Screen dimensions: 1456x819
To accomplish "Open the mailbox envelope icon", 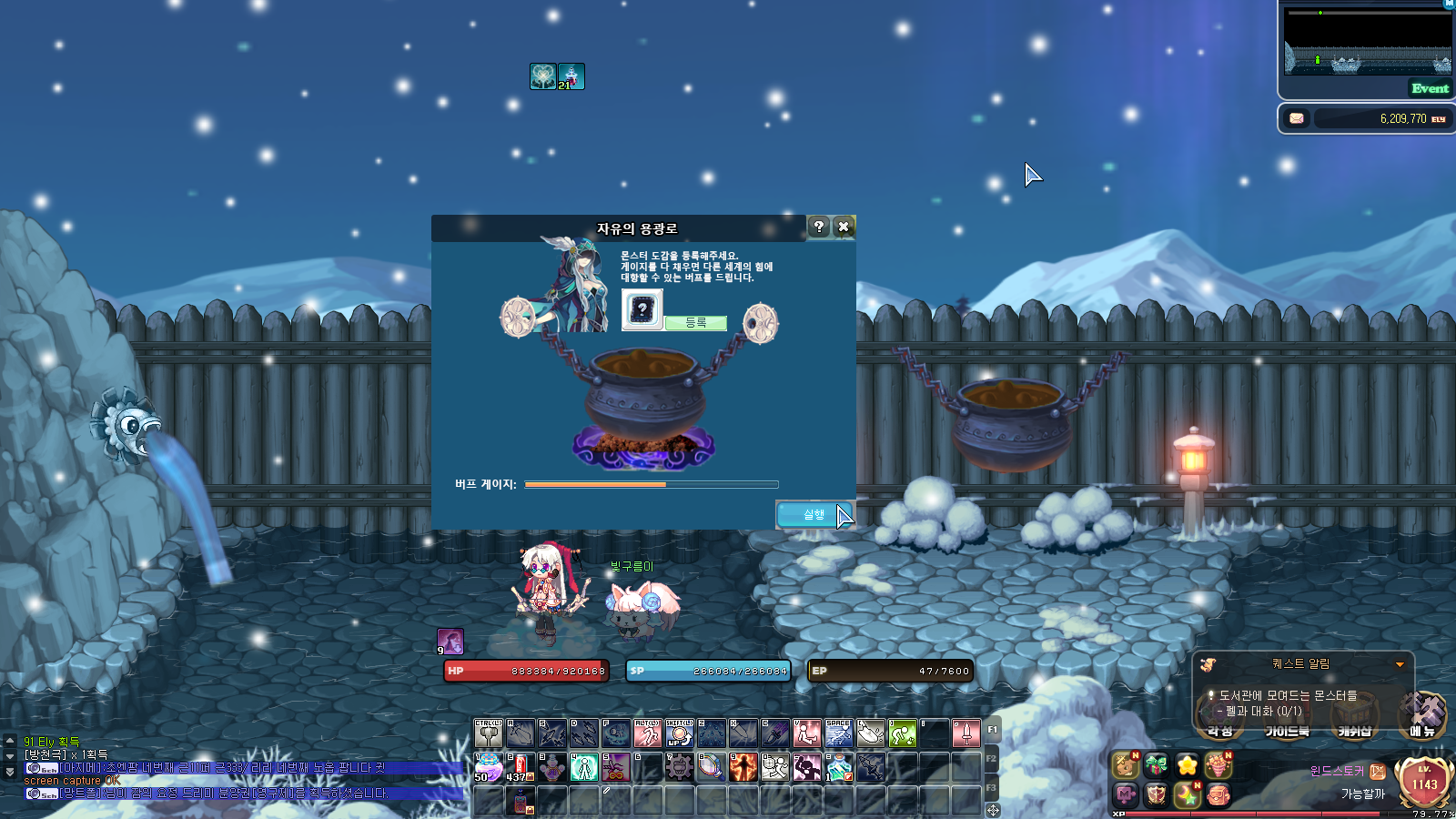I will point(1297,118).
